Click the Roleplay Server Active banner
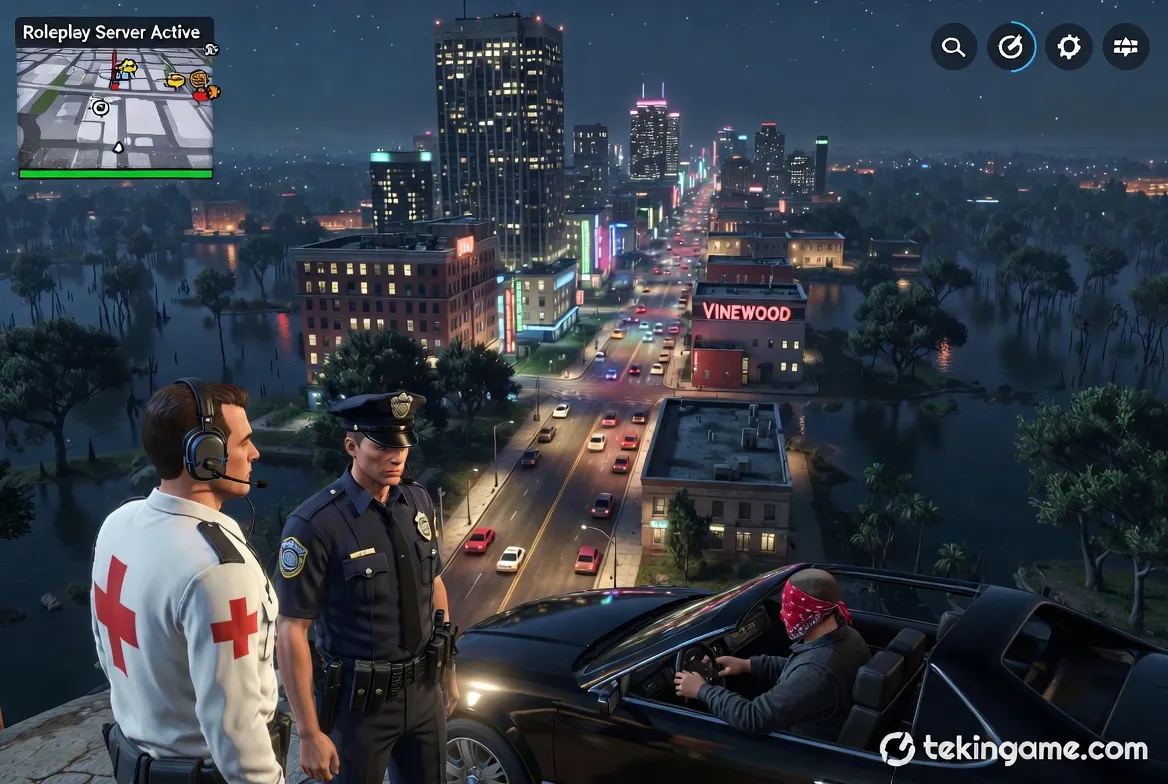Image resolution: width=1168 pixels, height=784 pixels. point(112,32)
